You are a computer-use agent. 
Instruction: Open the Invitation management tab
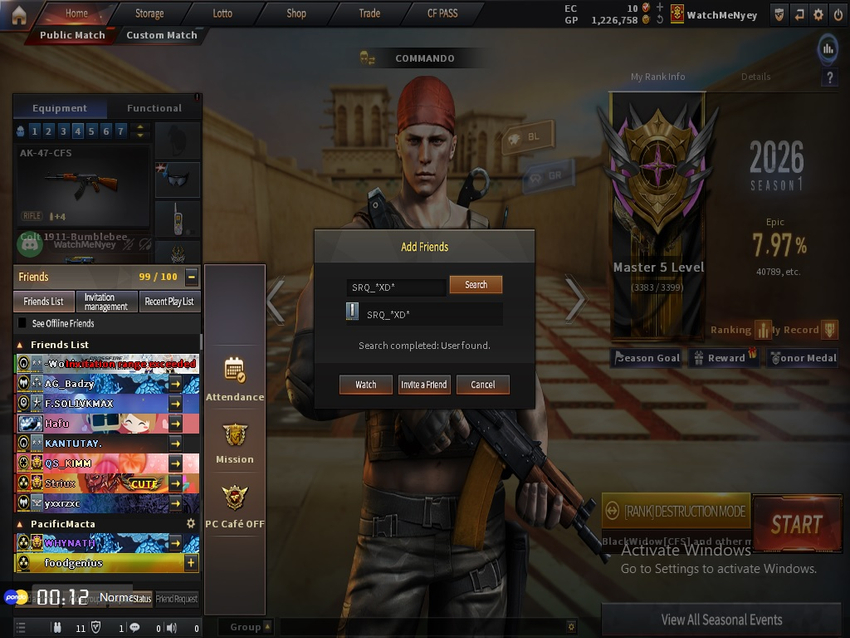(106, 302)
